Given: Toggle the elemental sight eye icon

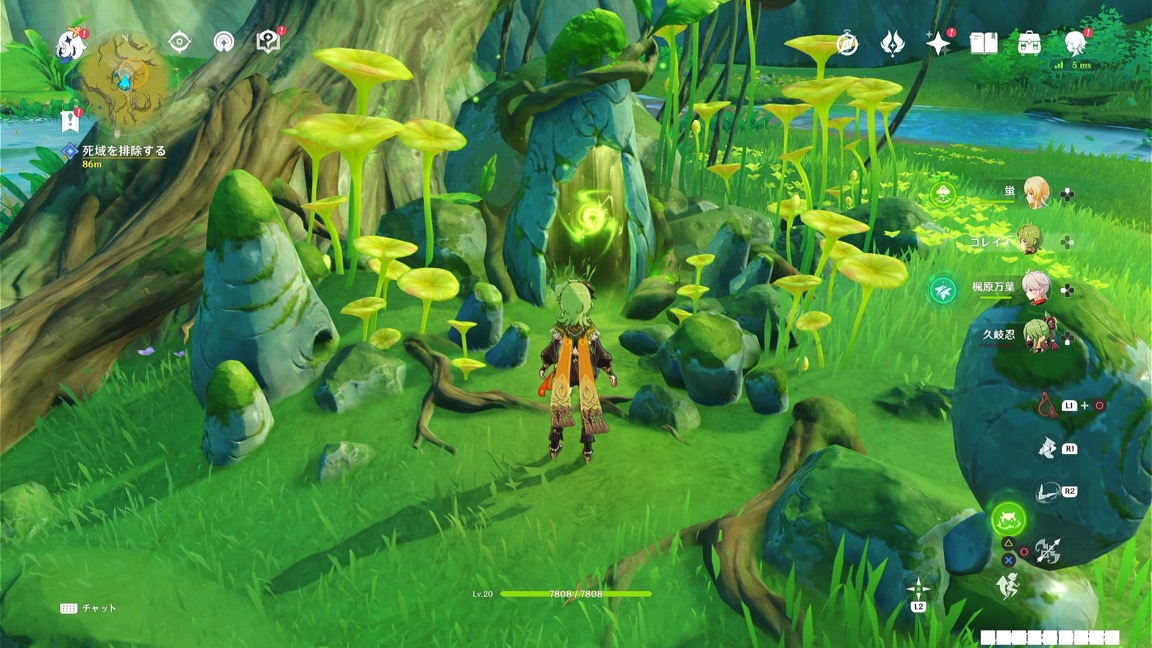Looking at the screenshot, I should coord(180,41).
